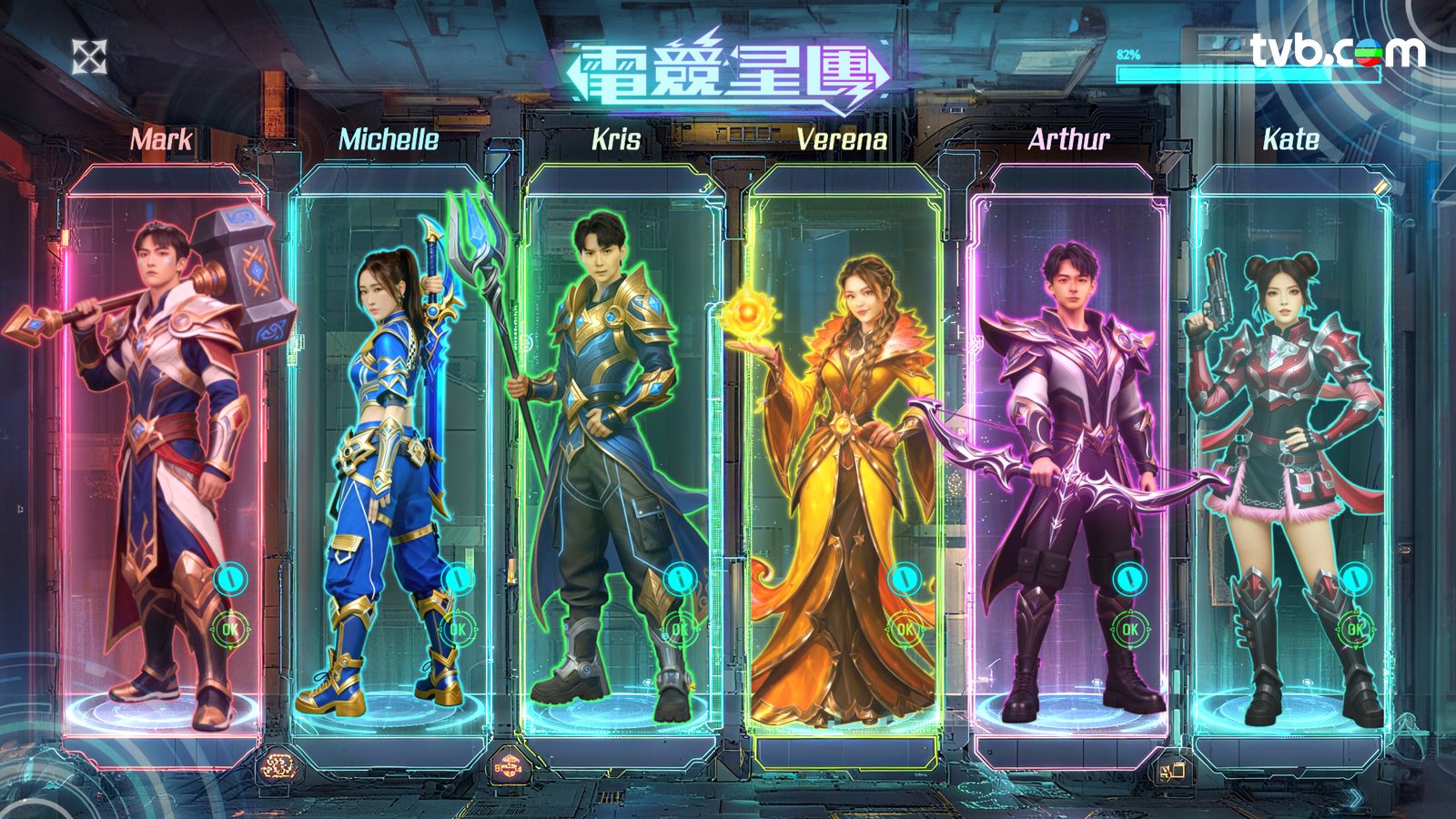Select Mark's character card
Screen dimensions: 1456x819
click(164, 437)
